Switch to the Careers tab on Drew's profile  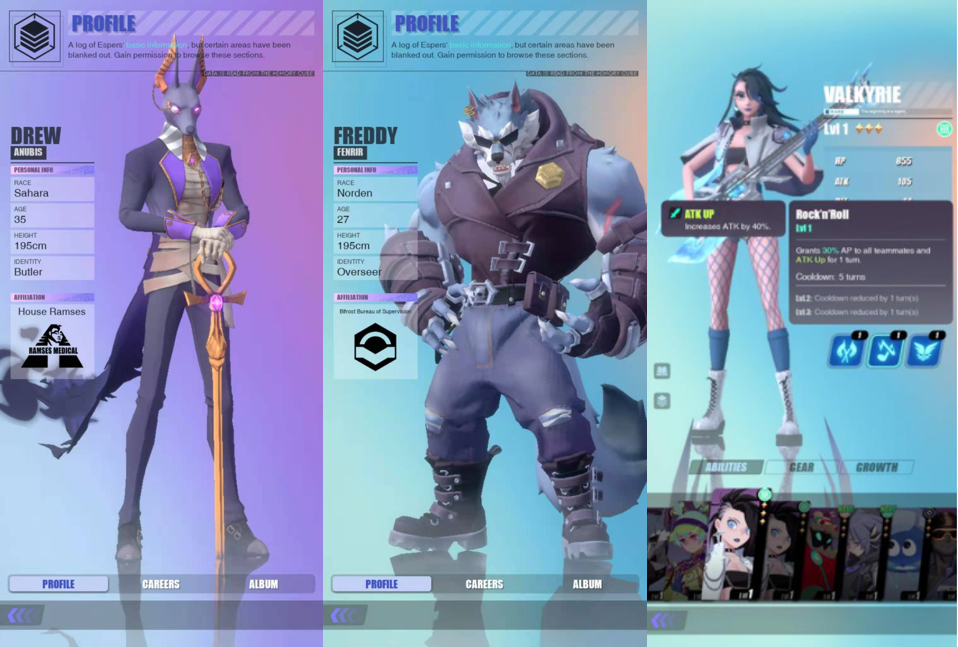(161, 584)
